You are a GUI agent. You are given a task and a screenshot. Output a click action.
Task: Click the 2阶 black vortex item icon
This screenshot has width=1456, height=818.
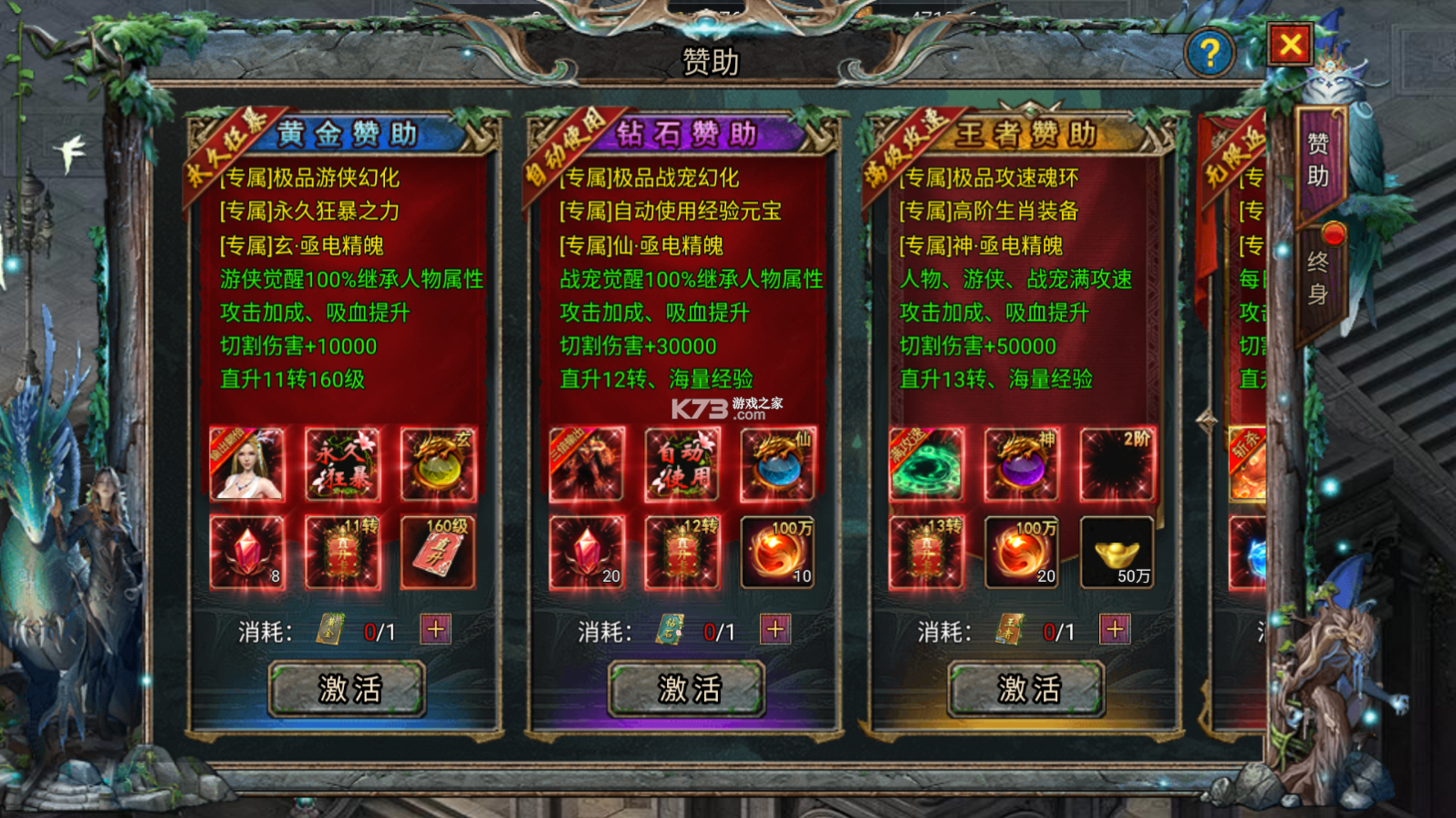[x=1116, y=465]
